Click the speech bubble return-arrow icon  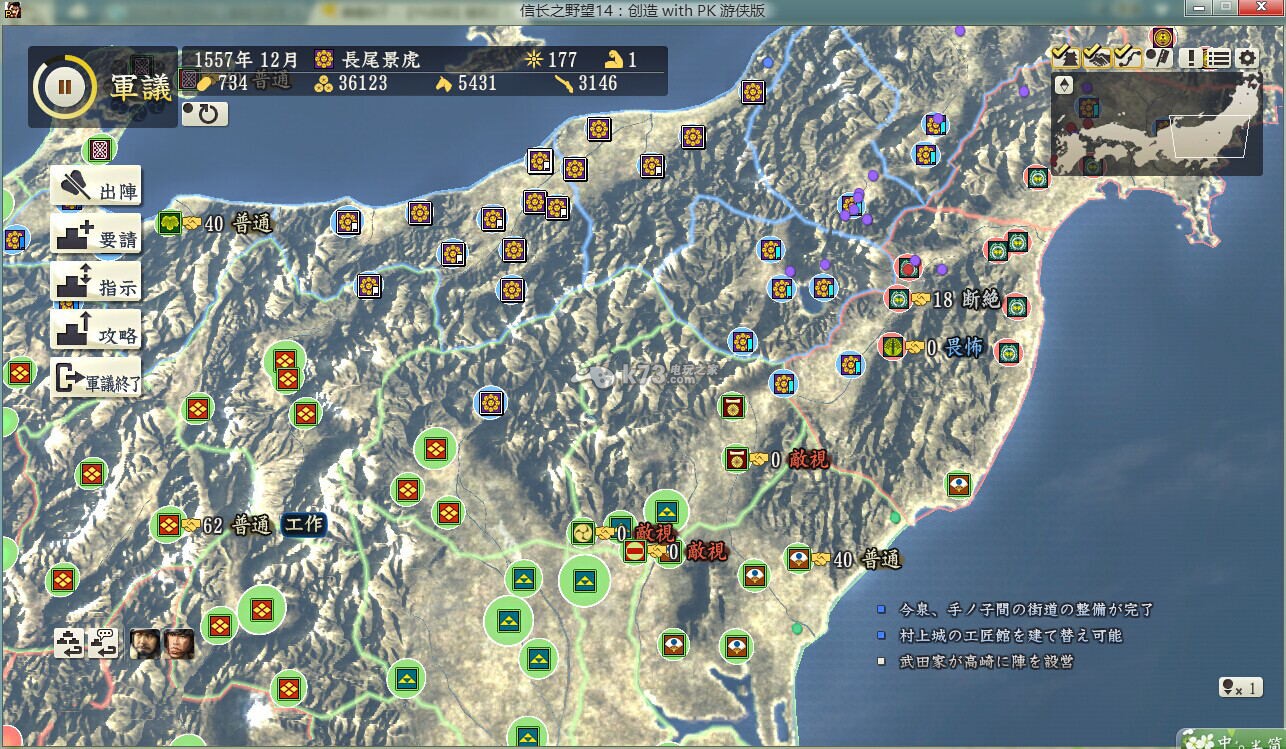[x=103, y=644]
